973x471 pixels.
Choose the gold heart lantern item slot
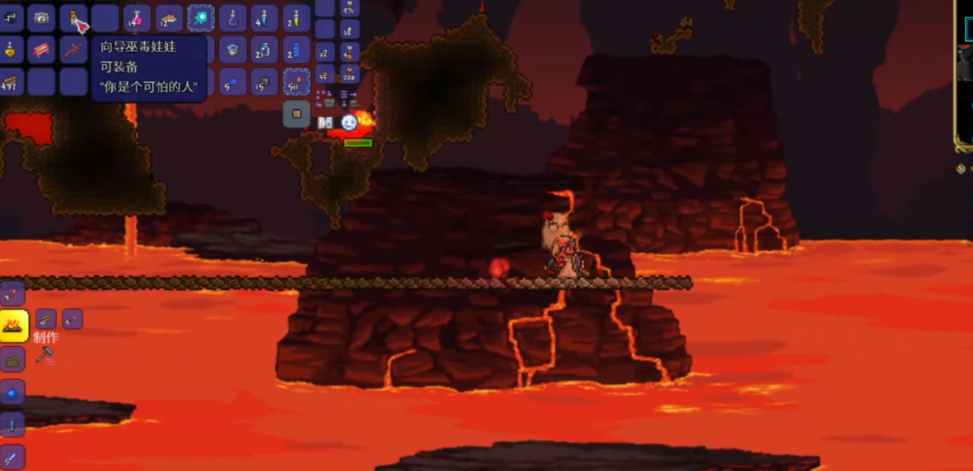[11, 49]
